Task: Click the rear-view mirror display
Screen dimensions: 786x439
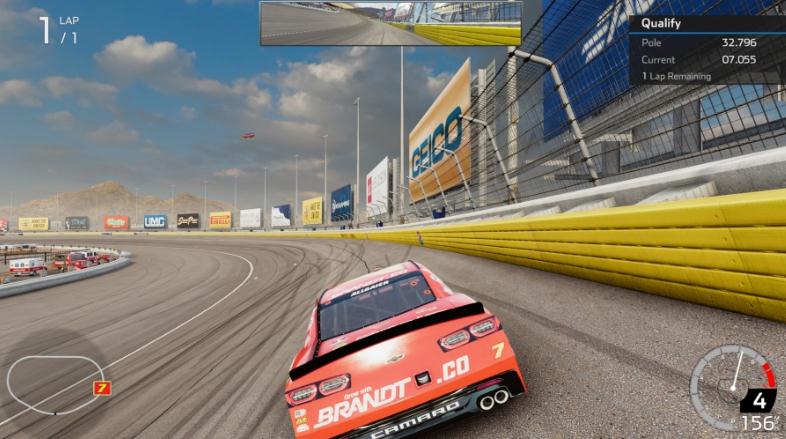Action: coord(390,23)
